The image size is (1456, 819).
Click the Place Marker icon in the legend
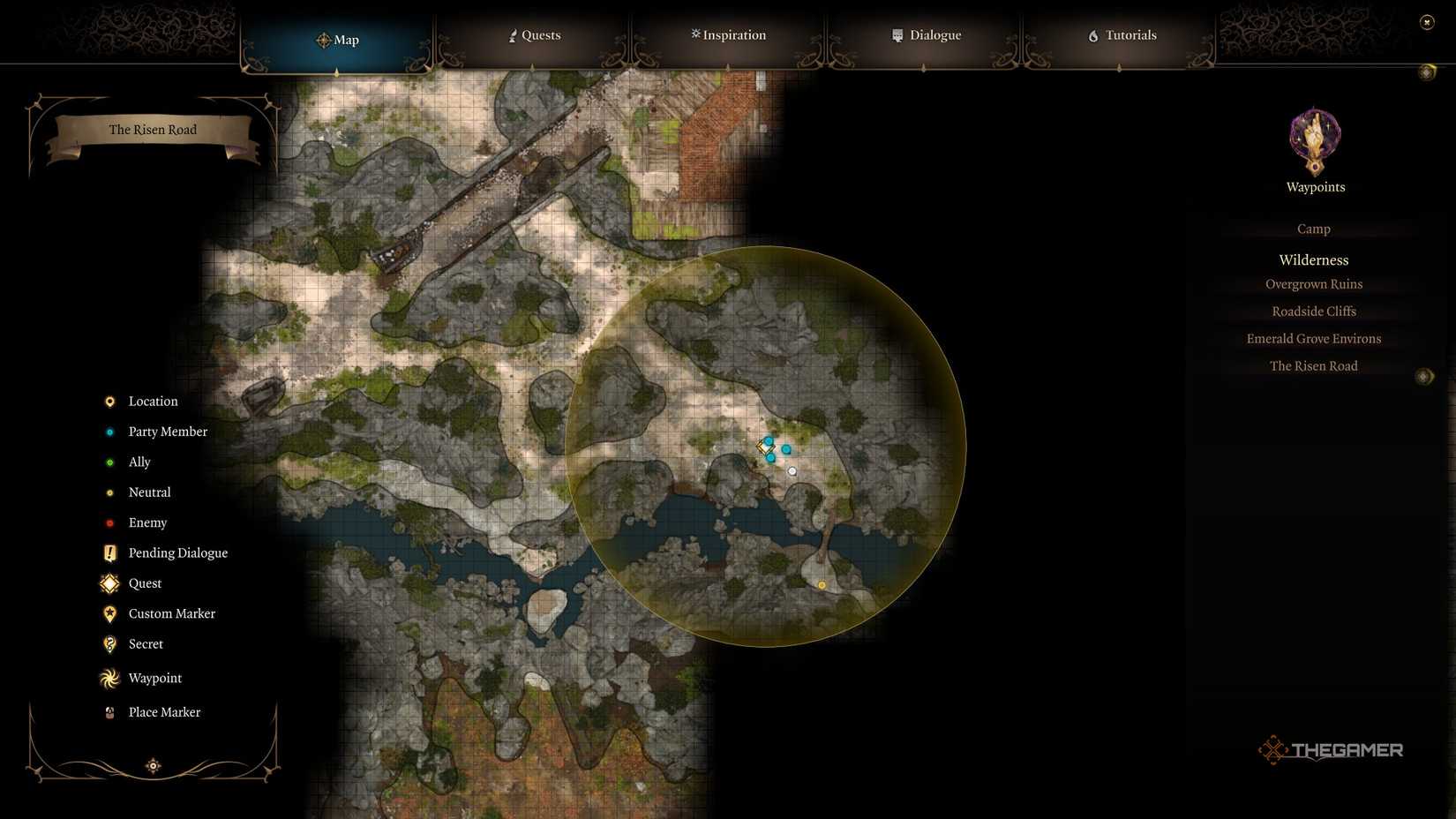[x=109, y=712]
